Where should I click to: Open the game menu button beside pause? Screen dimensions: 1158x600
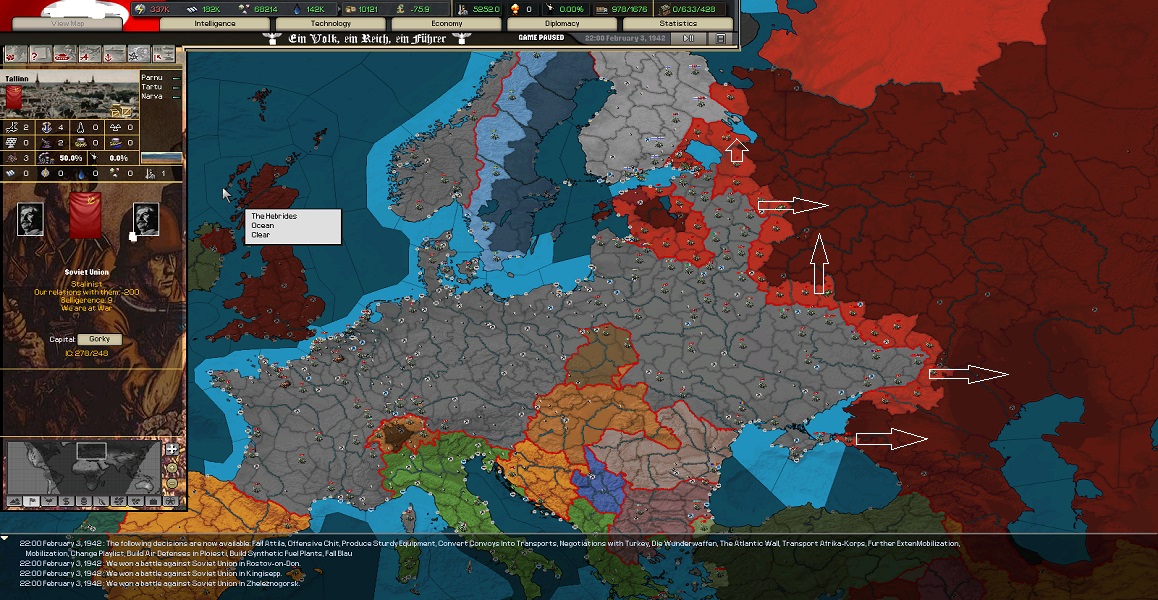720,38
